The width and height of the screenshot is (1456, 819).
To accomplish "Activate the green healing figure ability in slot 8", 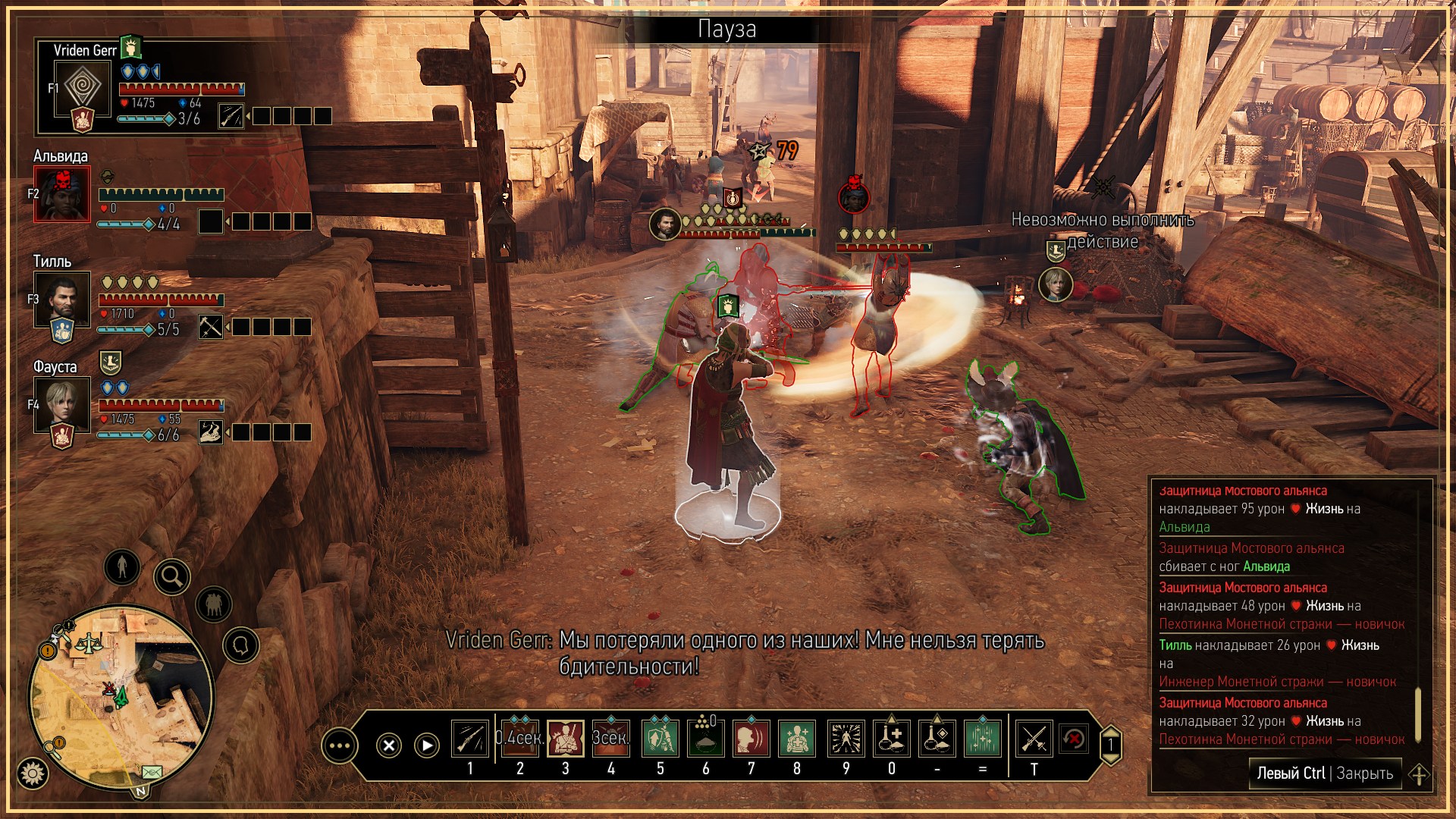I will point(796,739).
